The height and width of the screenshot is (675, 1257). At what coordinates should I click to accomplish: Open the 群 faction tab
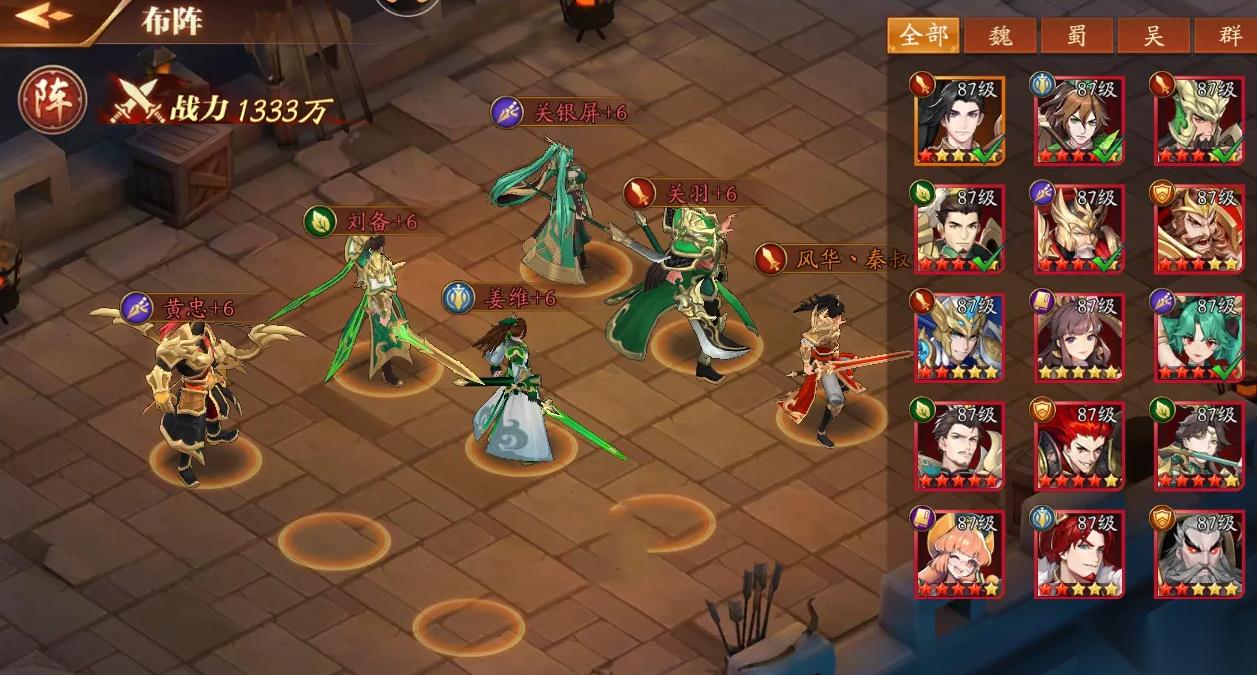[1228, 36]
